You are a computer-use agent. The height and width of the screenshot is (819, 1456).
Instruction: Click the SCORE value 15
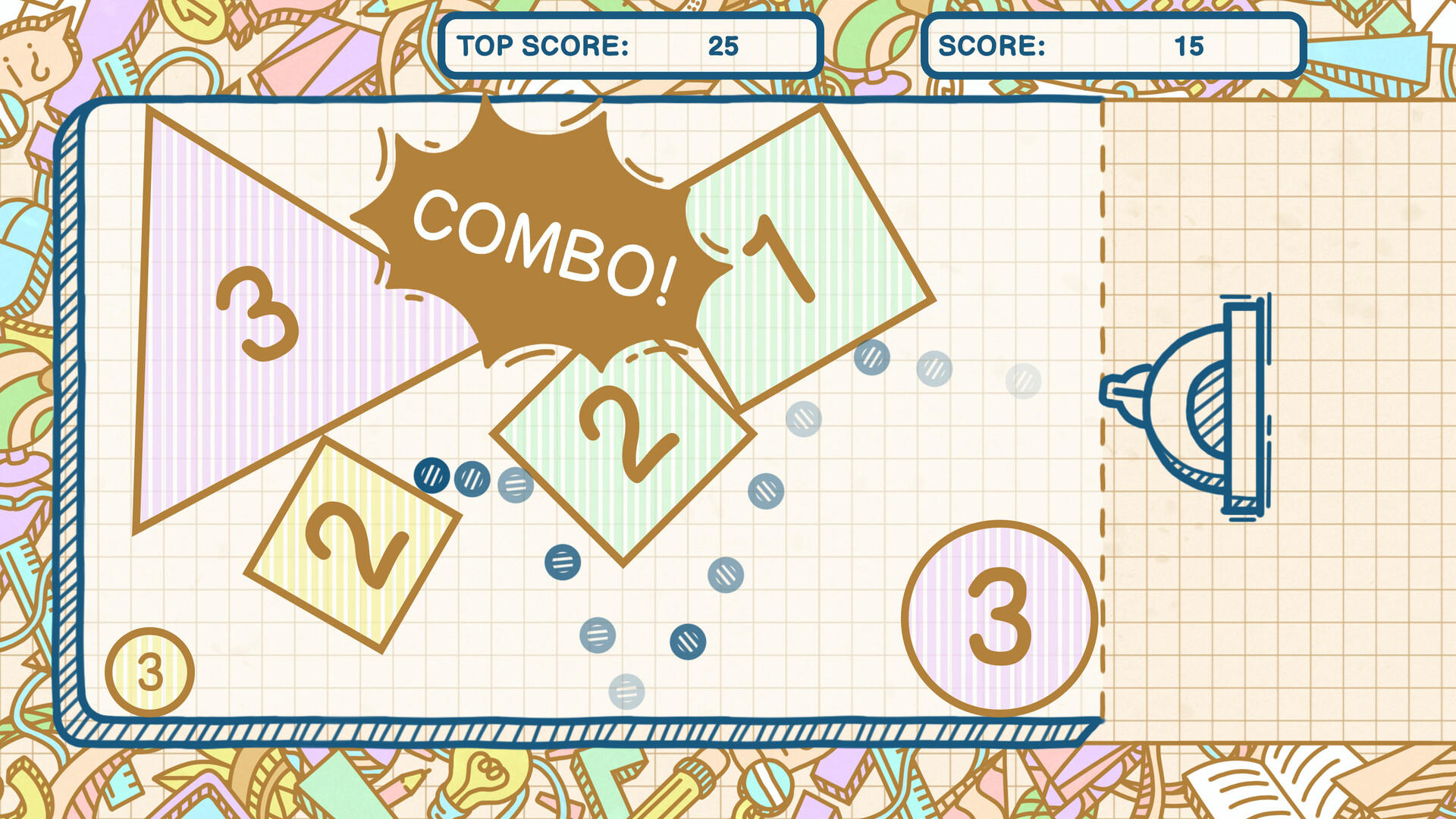point(1191,47)
